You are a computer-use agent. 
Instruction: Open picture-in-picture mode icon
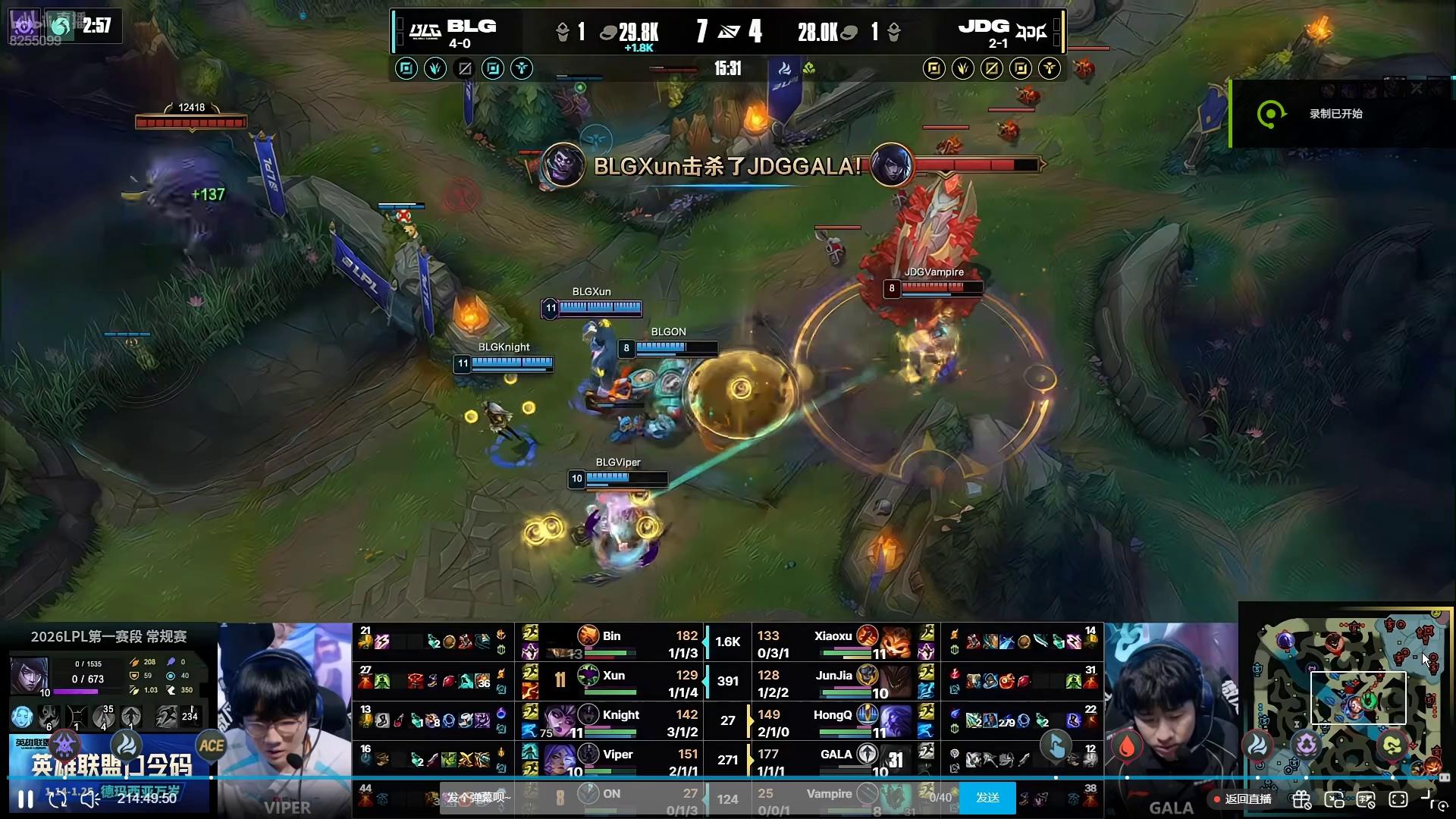pos(1335,799)
